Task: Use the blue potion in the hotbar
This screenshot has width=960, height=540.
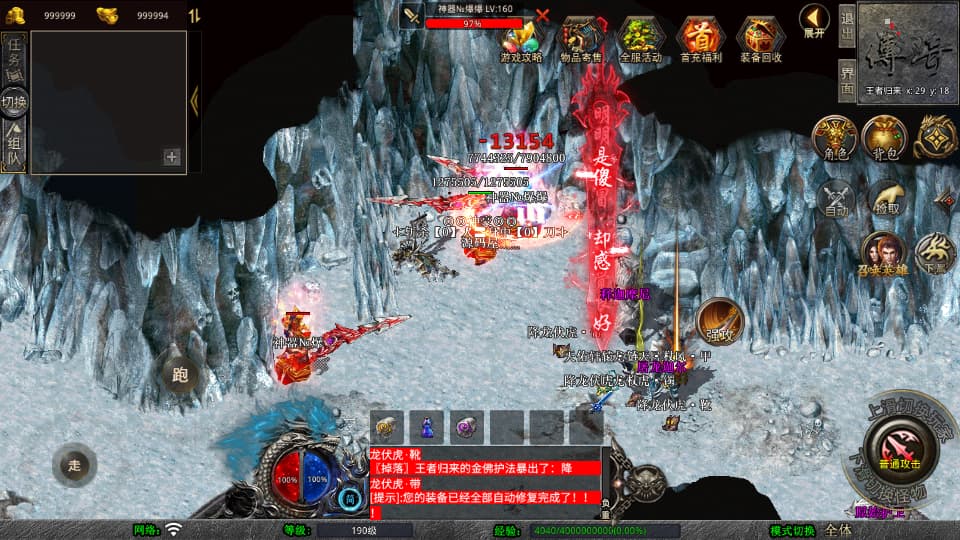Action: tap(426, 425)
